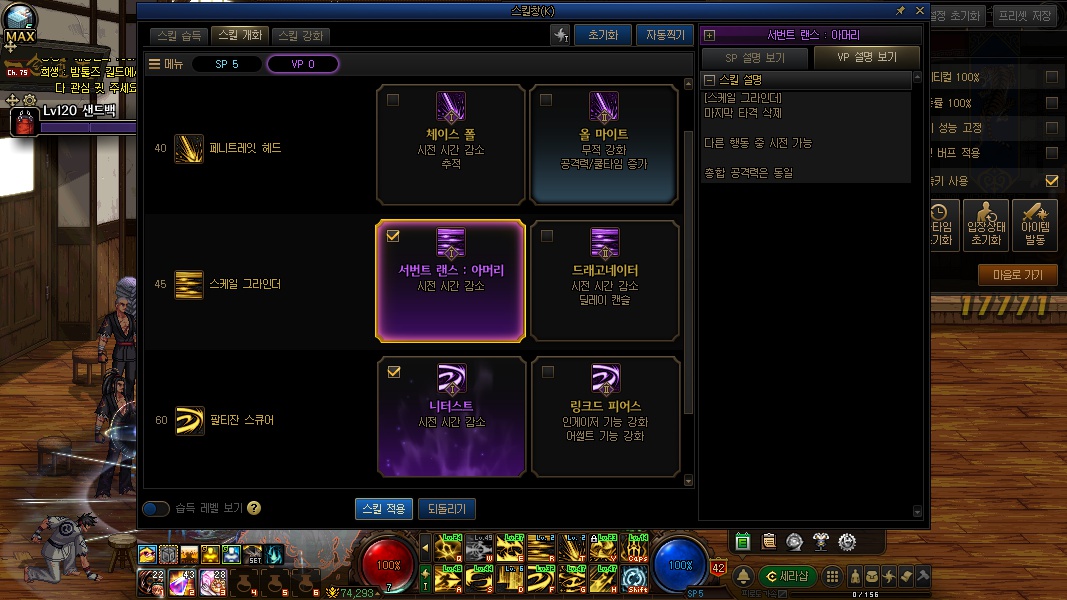
Task: Open the 세라샵 shop
Action: [x=788, y=576]
